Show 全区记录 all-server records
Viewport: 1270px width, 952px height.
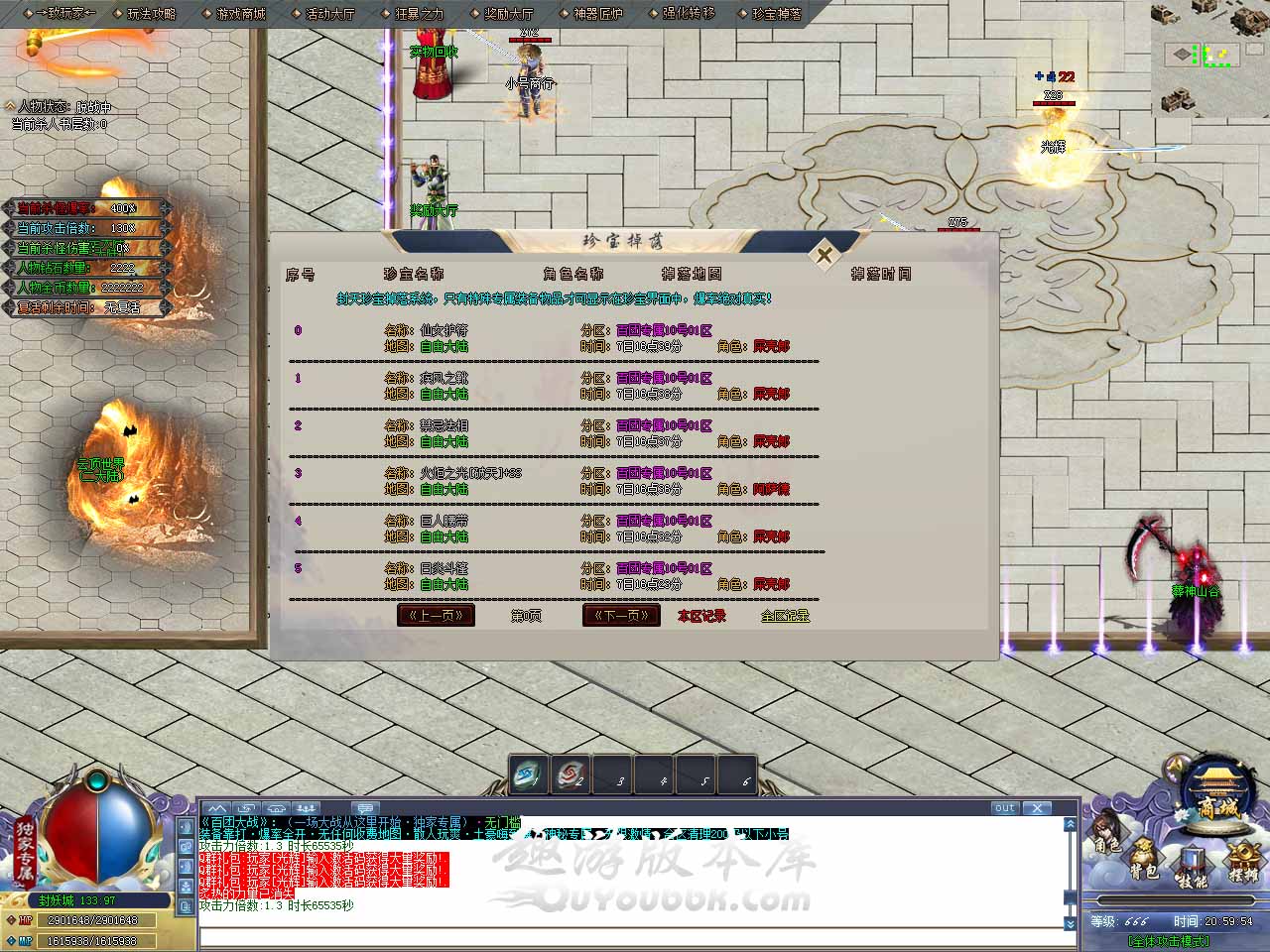[785, 616]
